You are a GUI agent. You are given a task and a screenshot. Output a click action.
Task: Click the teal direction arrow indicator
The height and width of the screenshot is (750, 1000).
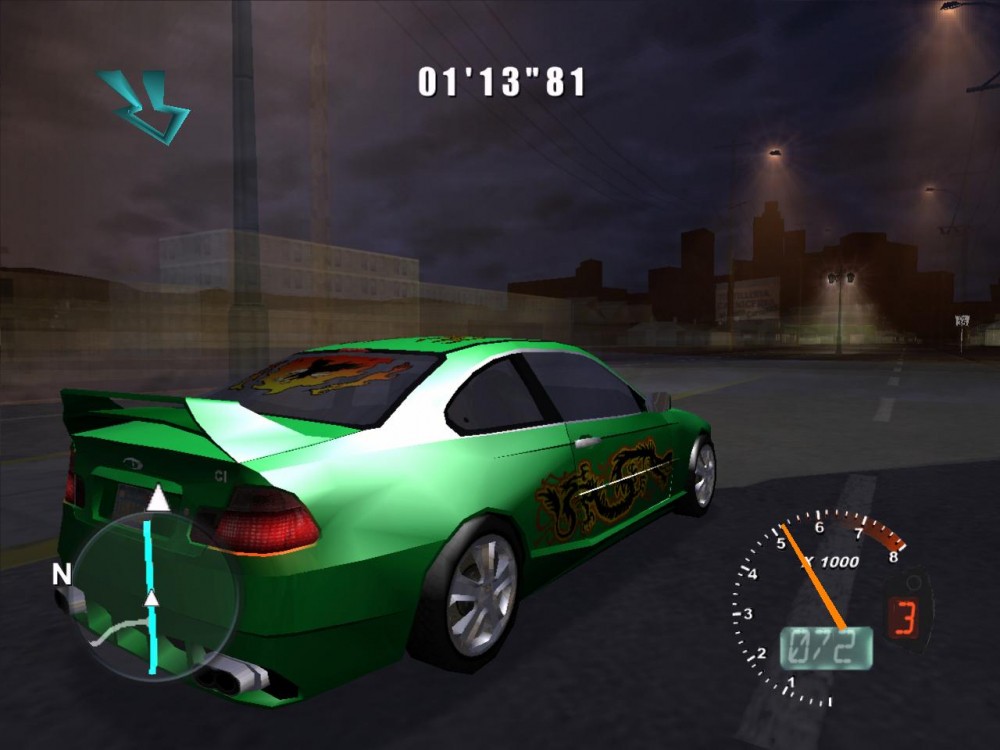[x=146, y=105]
